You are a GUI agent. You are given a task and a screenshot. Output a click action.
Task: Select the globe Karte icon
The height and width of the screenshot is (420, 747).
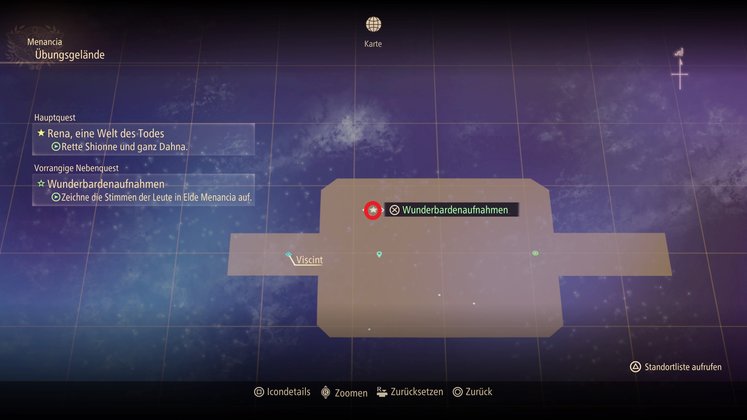click(x=373, y=24)
